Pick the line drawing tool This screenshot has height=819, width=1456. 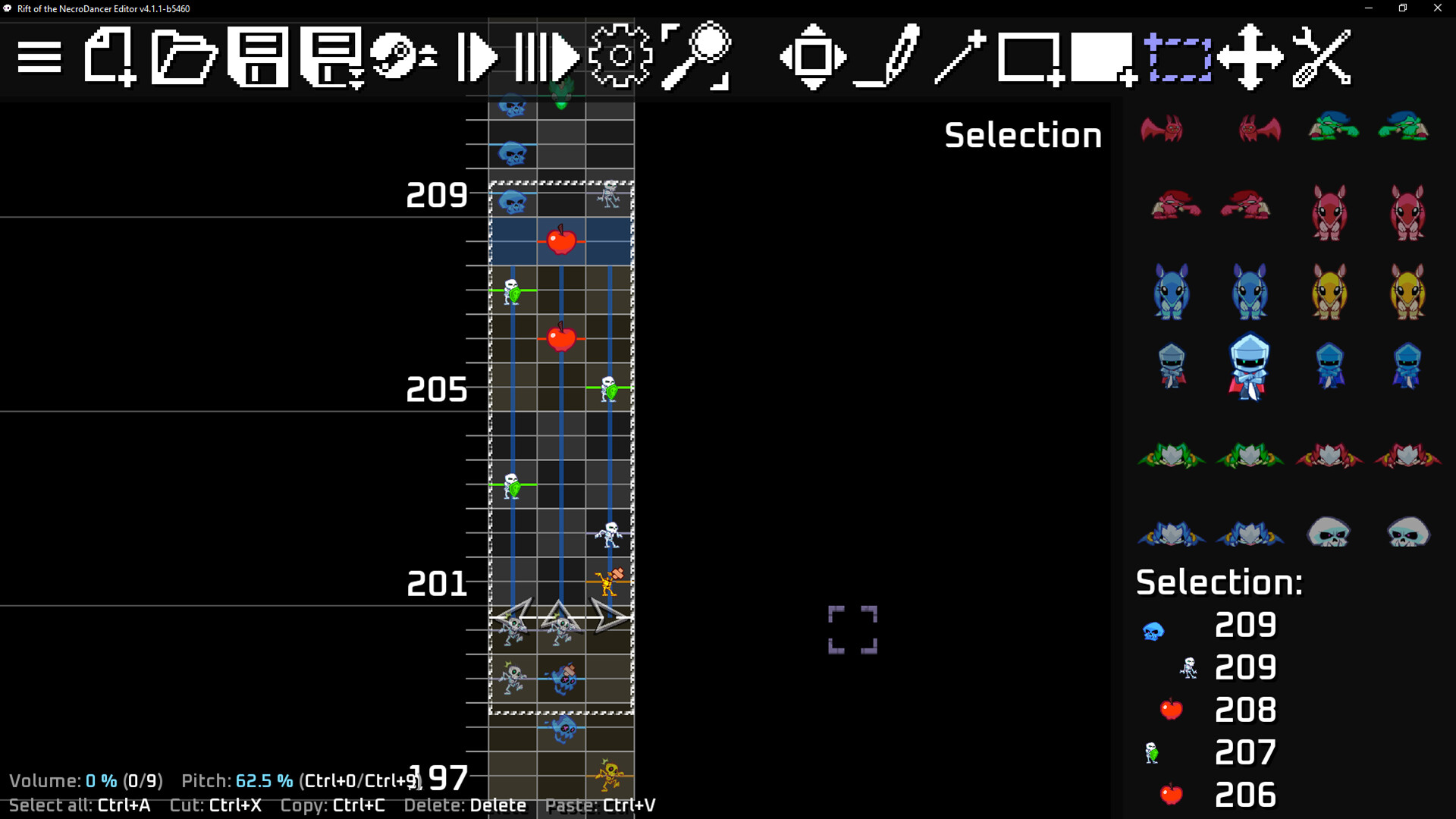click(x=959, y=57)
